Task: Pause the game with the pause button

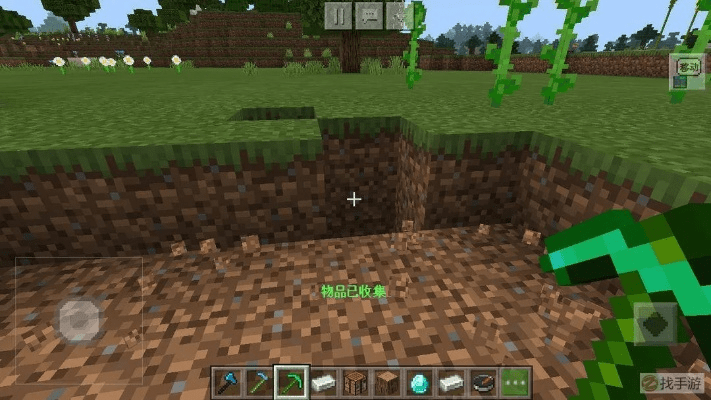Action: (339, 14)
